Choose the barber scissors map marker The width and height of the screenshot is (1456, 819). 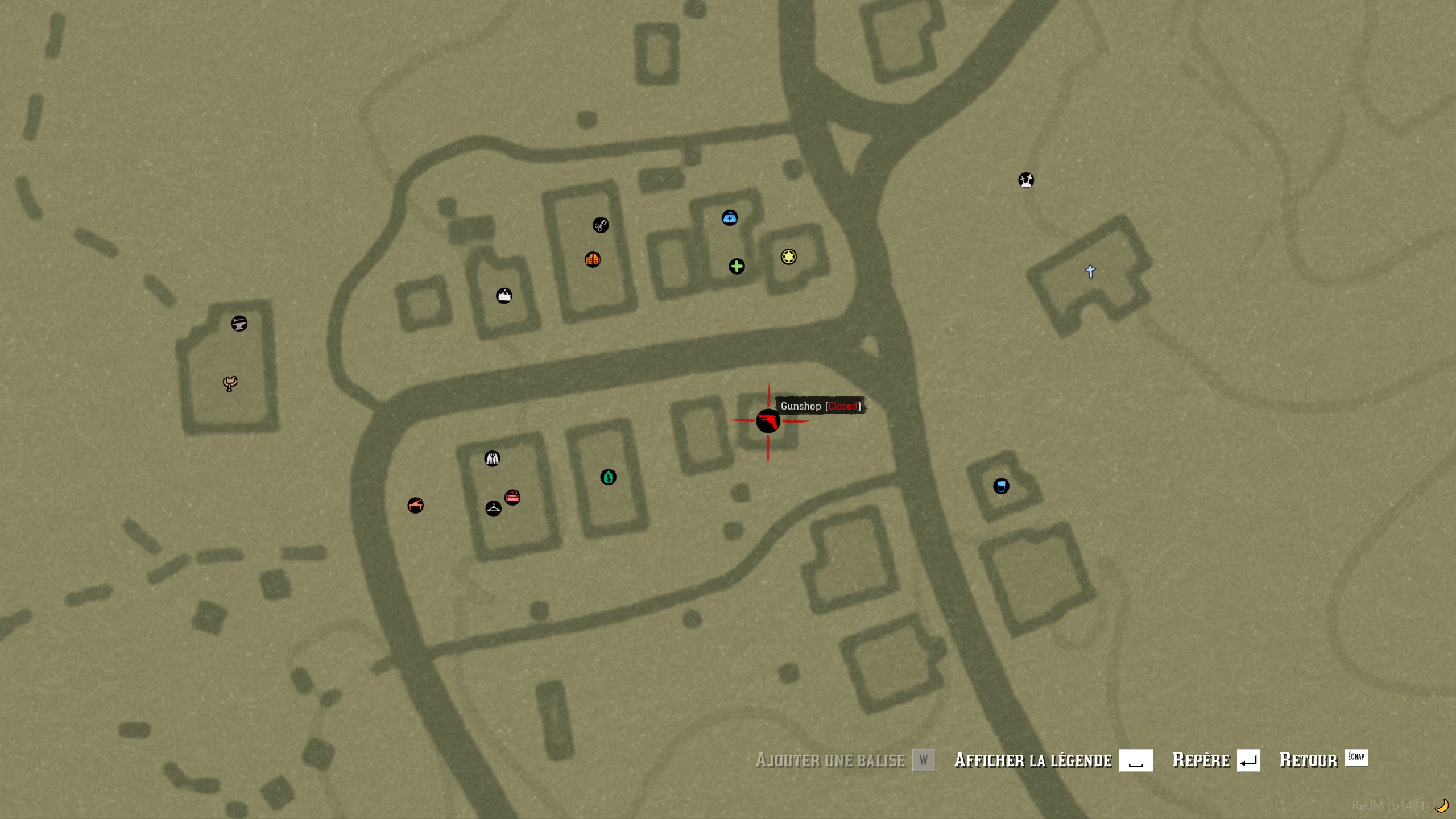click(x=601, y=225)
